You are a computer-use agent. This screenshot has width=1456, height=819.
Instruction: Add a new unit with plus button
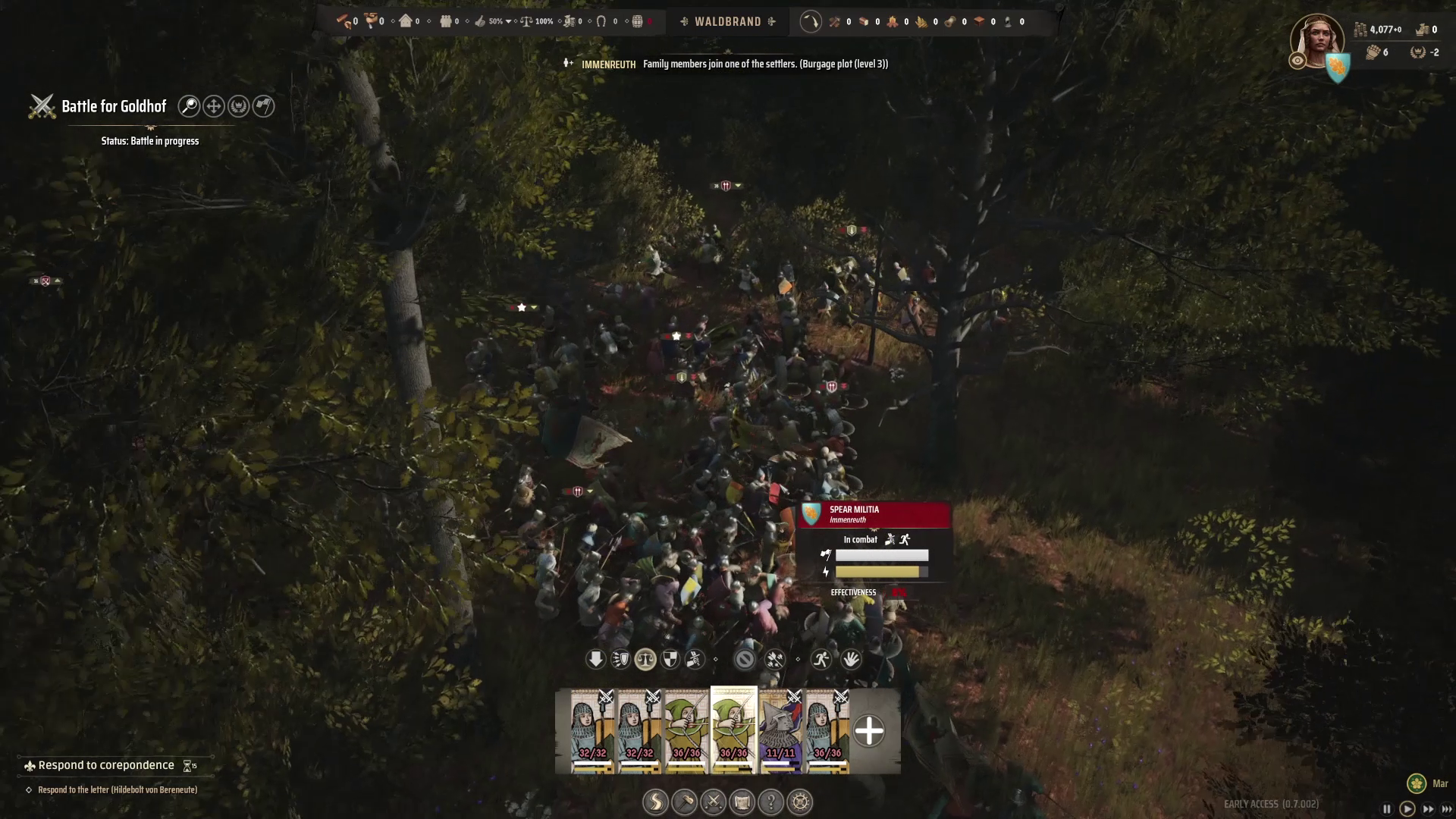pyautogui.click(x=868, y=731)
